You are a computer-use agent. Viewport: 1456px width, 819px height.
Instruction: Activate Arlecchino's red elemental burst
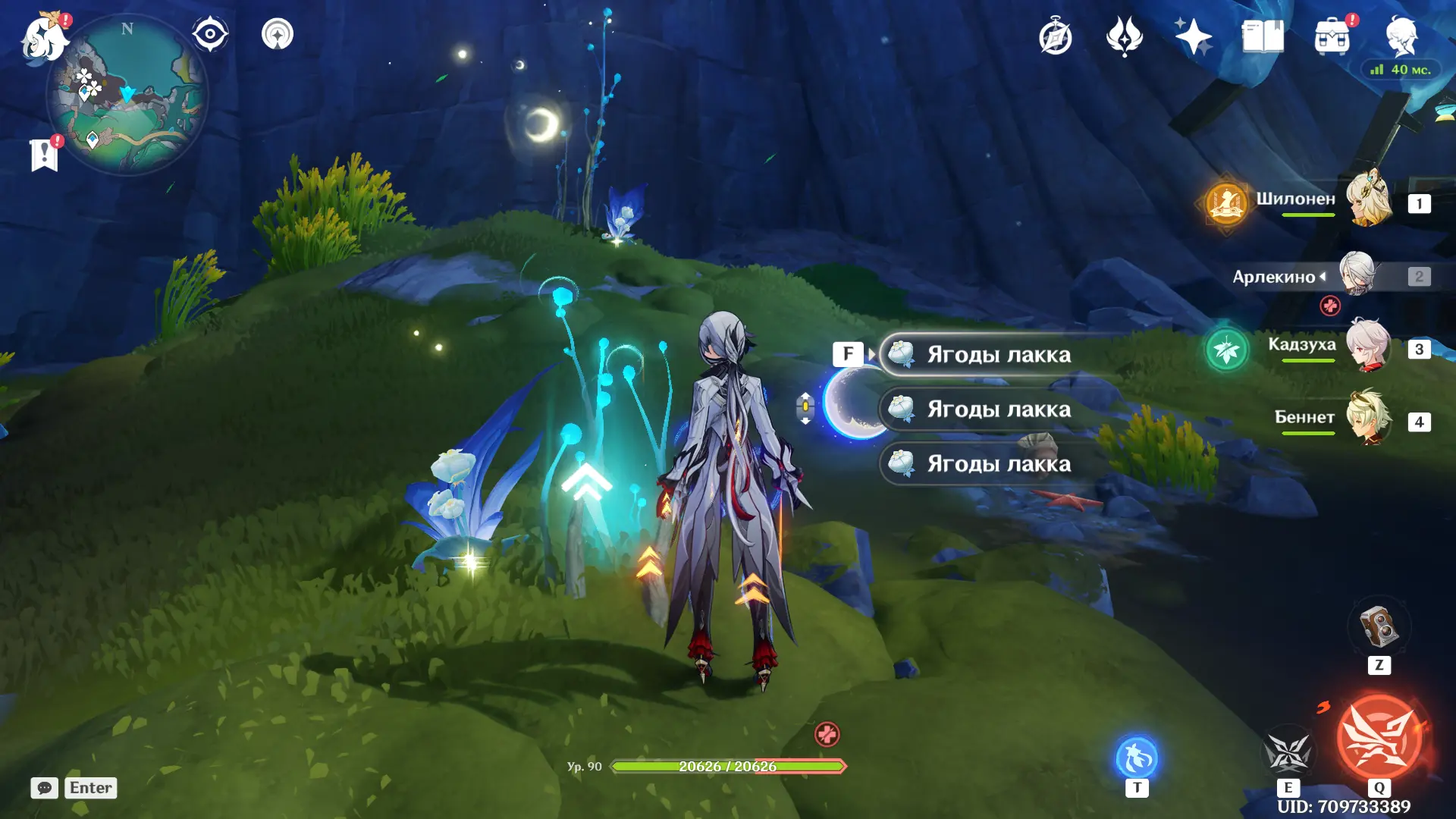click(1379, 737)
